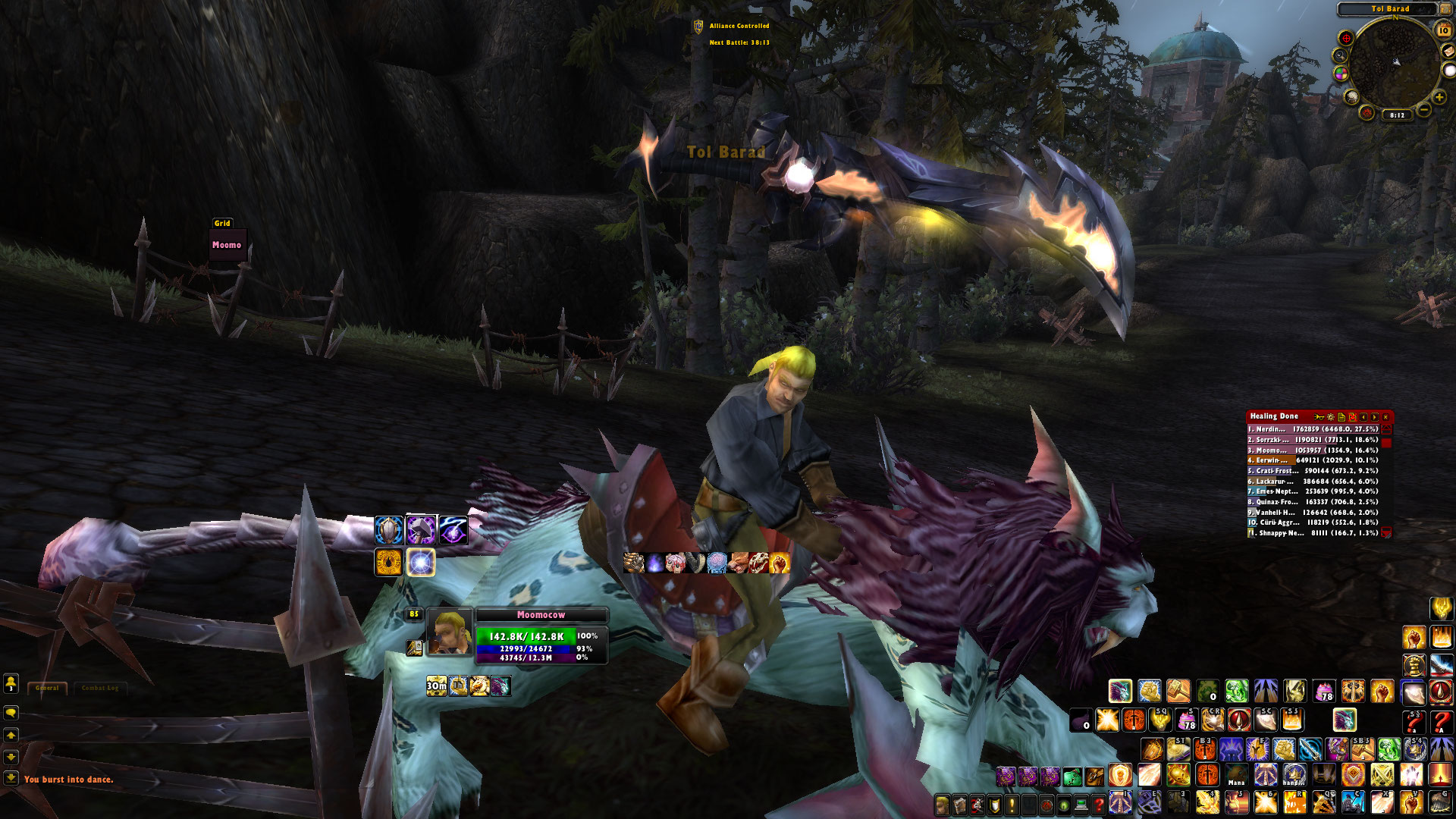1456x819 pixels.
Task: Activate the raised fist ability bound to V
Action: click(1412, 801)
